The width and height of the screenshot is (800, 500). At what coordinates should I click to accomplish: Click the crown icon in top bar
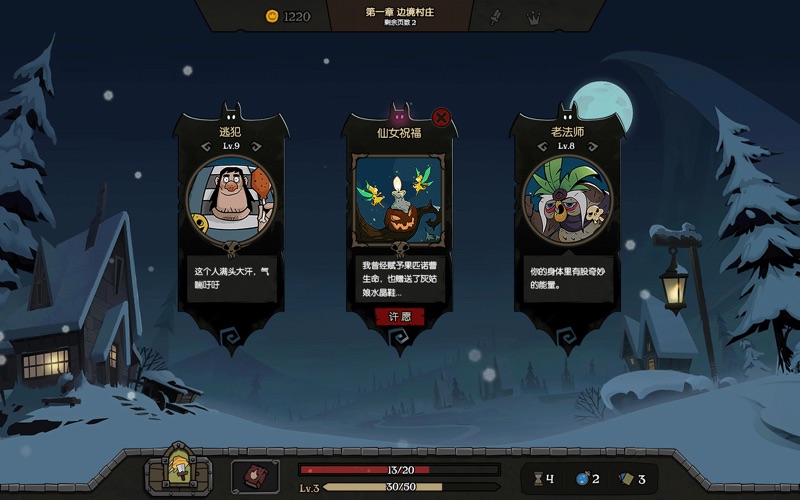coord(534,16)
